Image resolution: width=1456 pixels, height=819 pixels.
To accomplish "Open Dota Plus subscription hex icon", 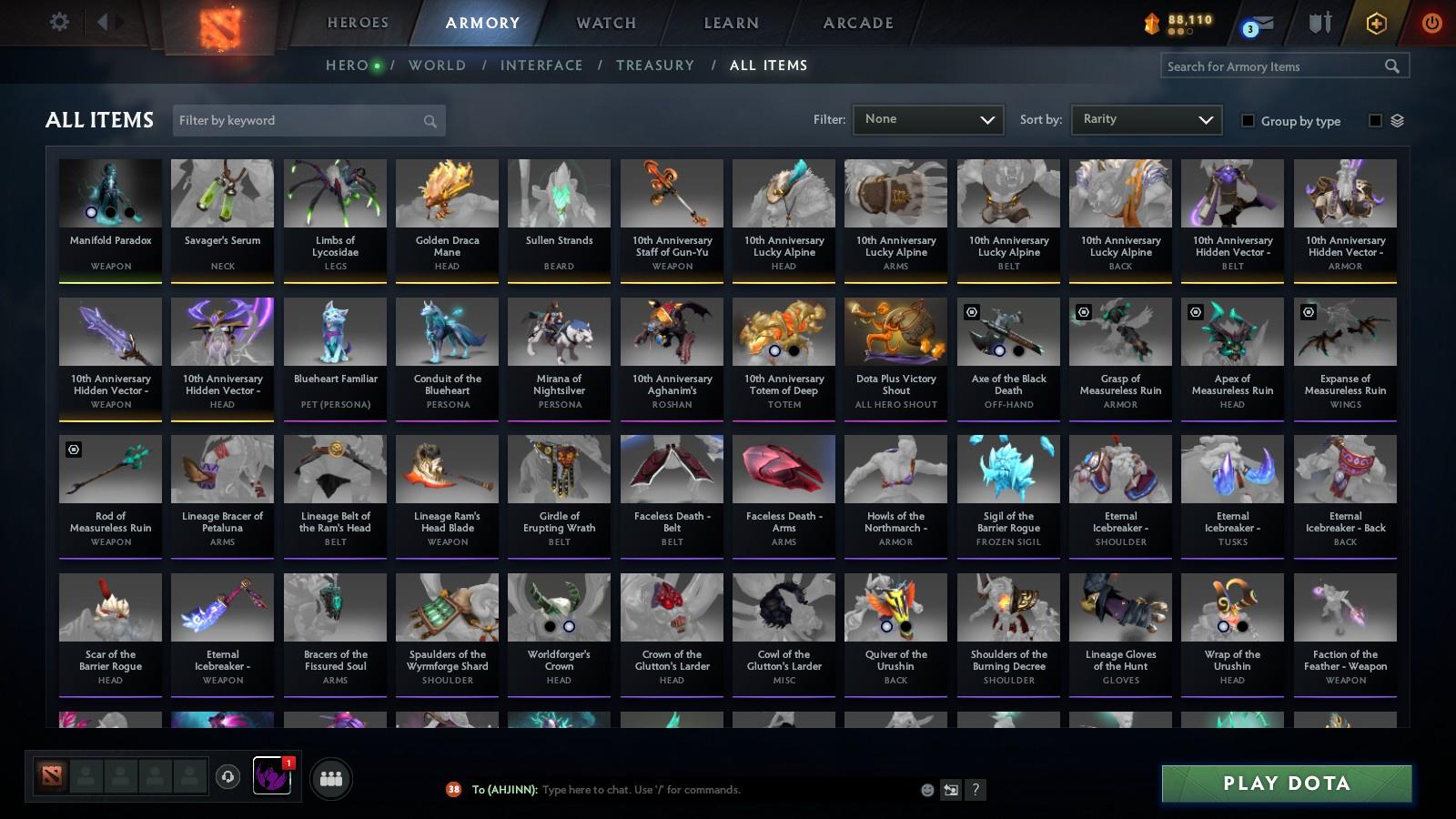I will (1375, 22).
